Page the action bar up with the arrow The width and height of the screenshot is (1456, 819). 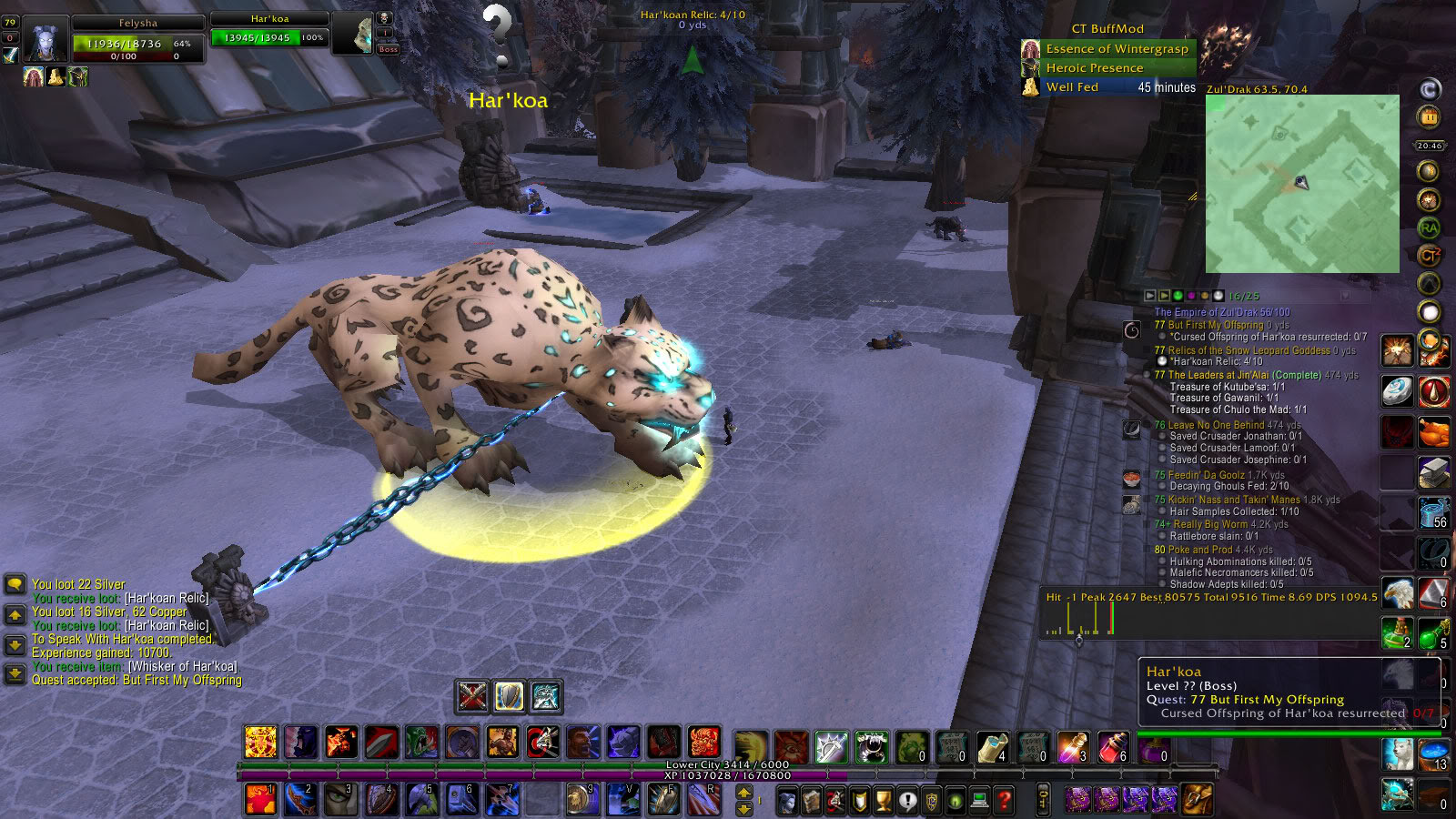[x=743, y=794]
